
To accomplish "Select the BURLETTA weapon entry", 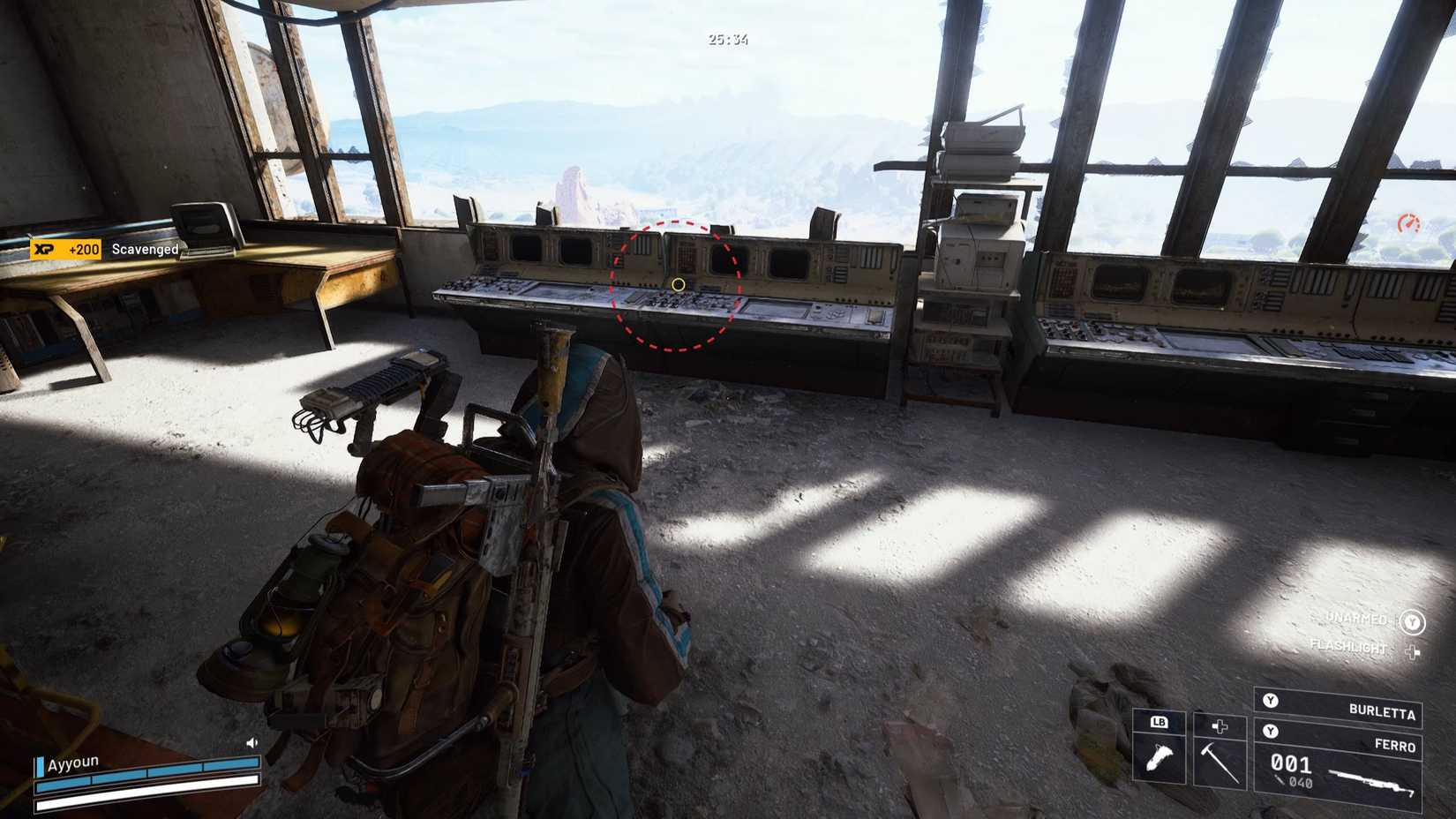I will pyautogui.click(x=1381, y=711).
